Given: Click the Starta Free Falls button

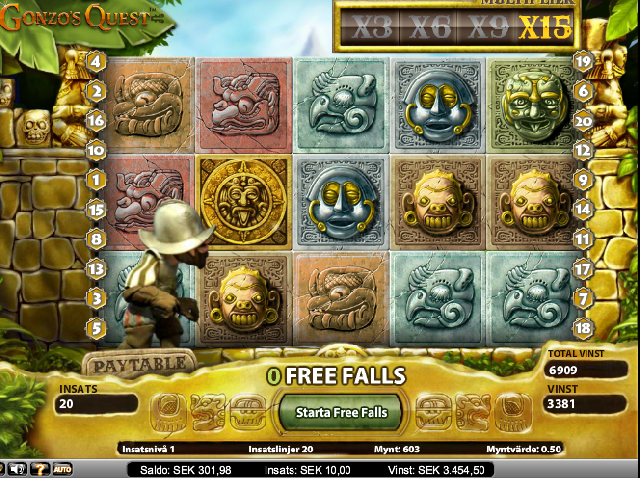Looking at the screenshot, I should pos(341,411).
